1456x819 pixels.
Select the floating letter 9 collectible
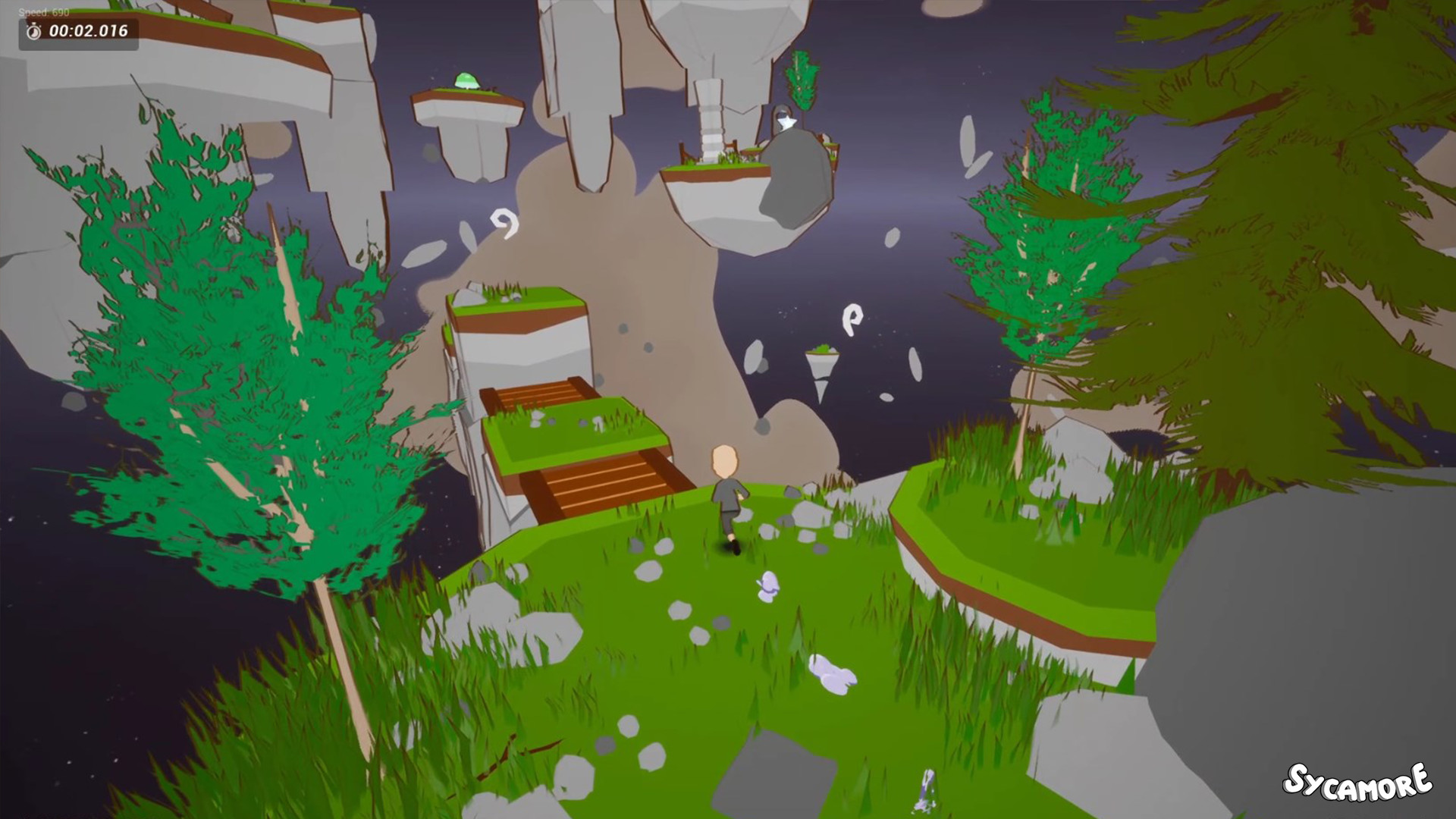(504, 224)
